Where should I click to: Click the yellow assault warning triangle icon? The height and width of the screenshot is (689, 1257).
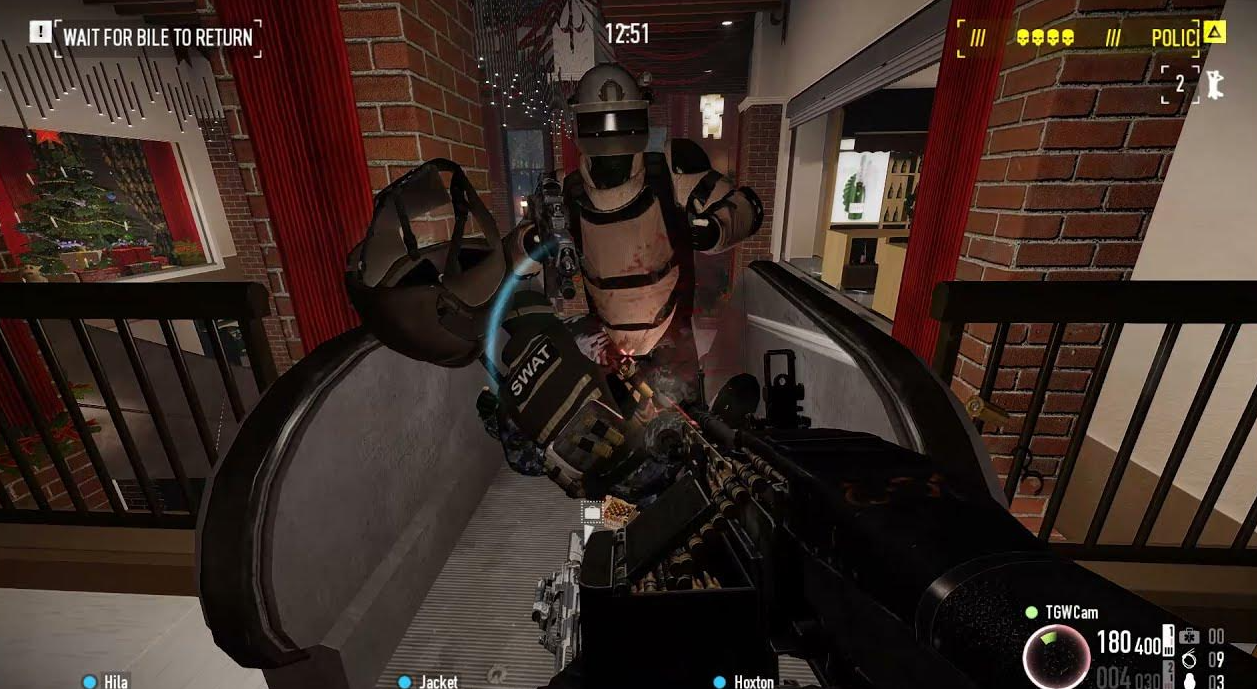coord(1214,33)
